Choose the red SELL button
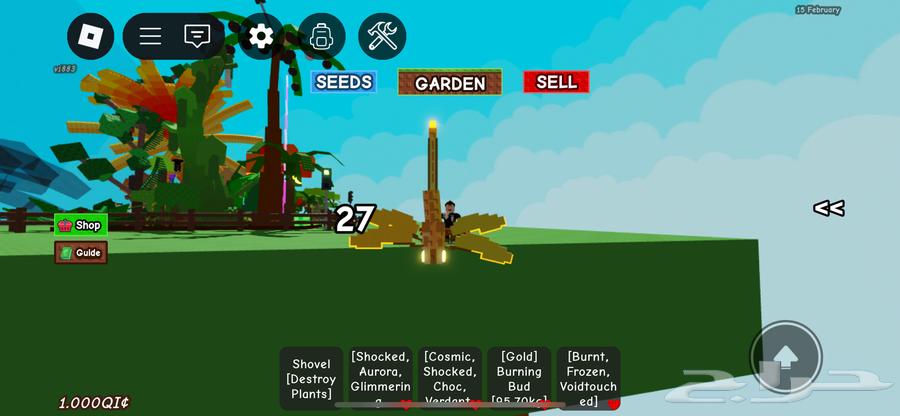Viewport: 900px width, 416px height. 556,82
